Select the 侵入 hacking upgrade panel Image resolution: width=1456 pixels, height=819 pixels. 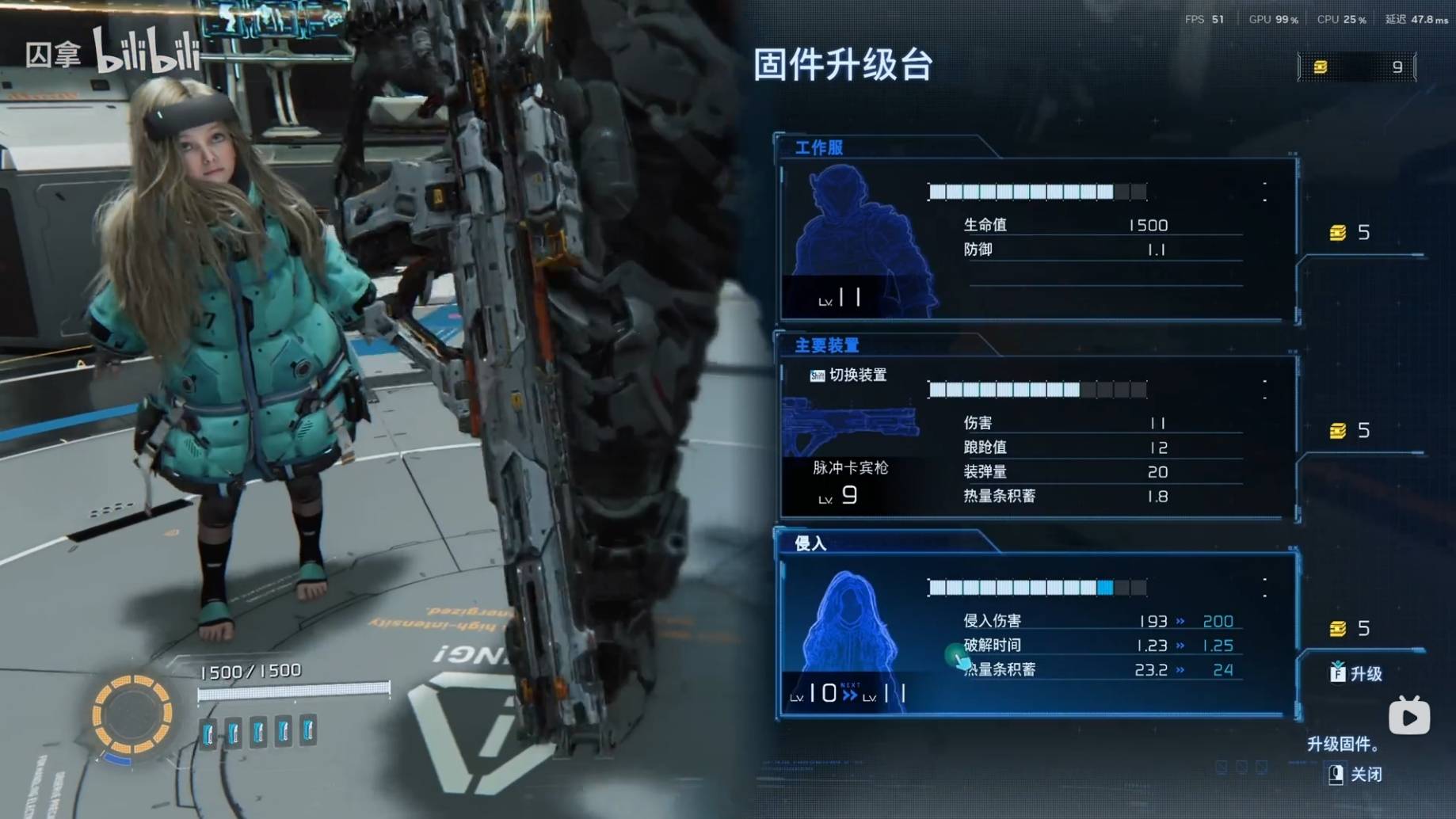tap(1036, 635)
